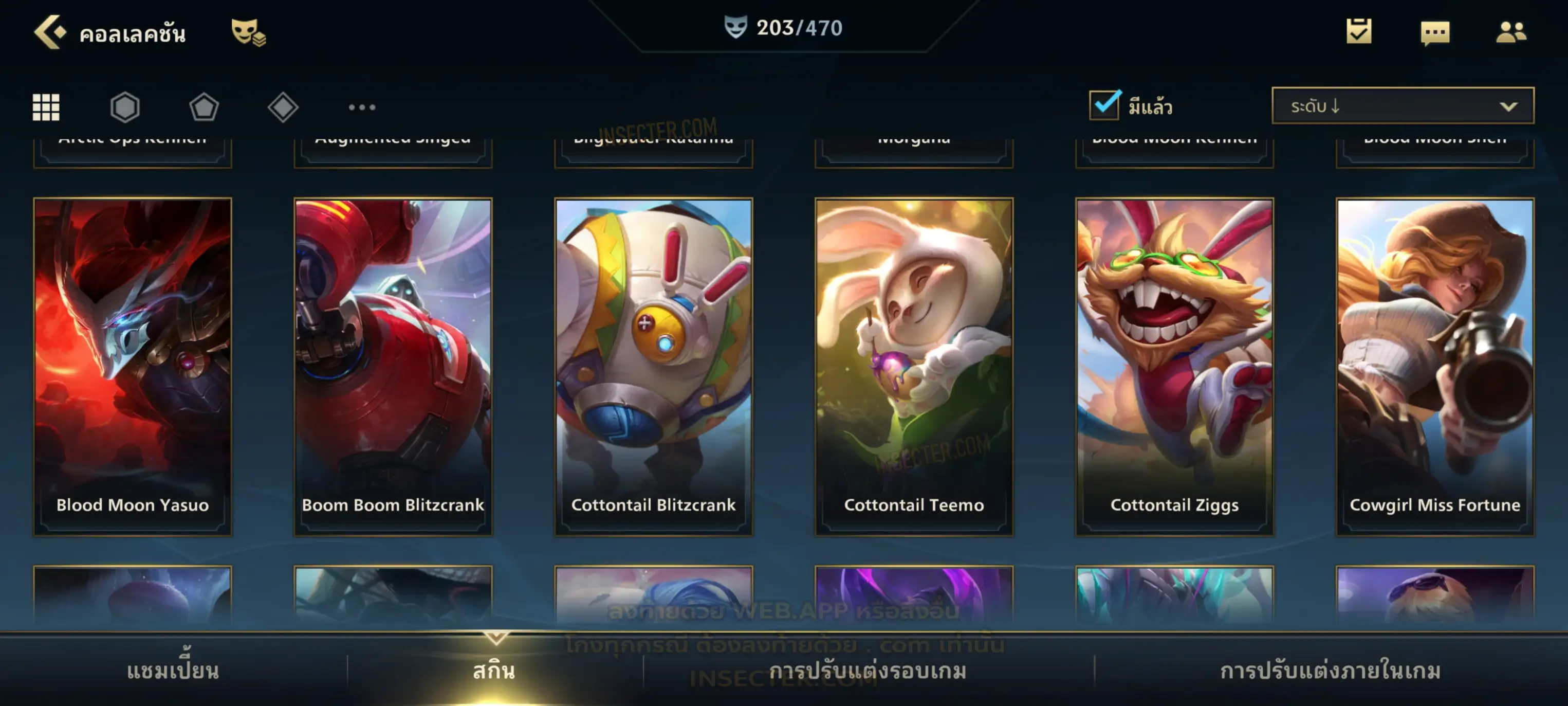Open the sort order dropdown

point(1403,106)
